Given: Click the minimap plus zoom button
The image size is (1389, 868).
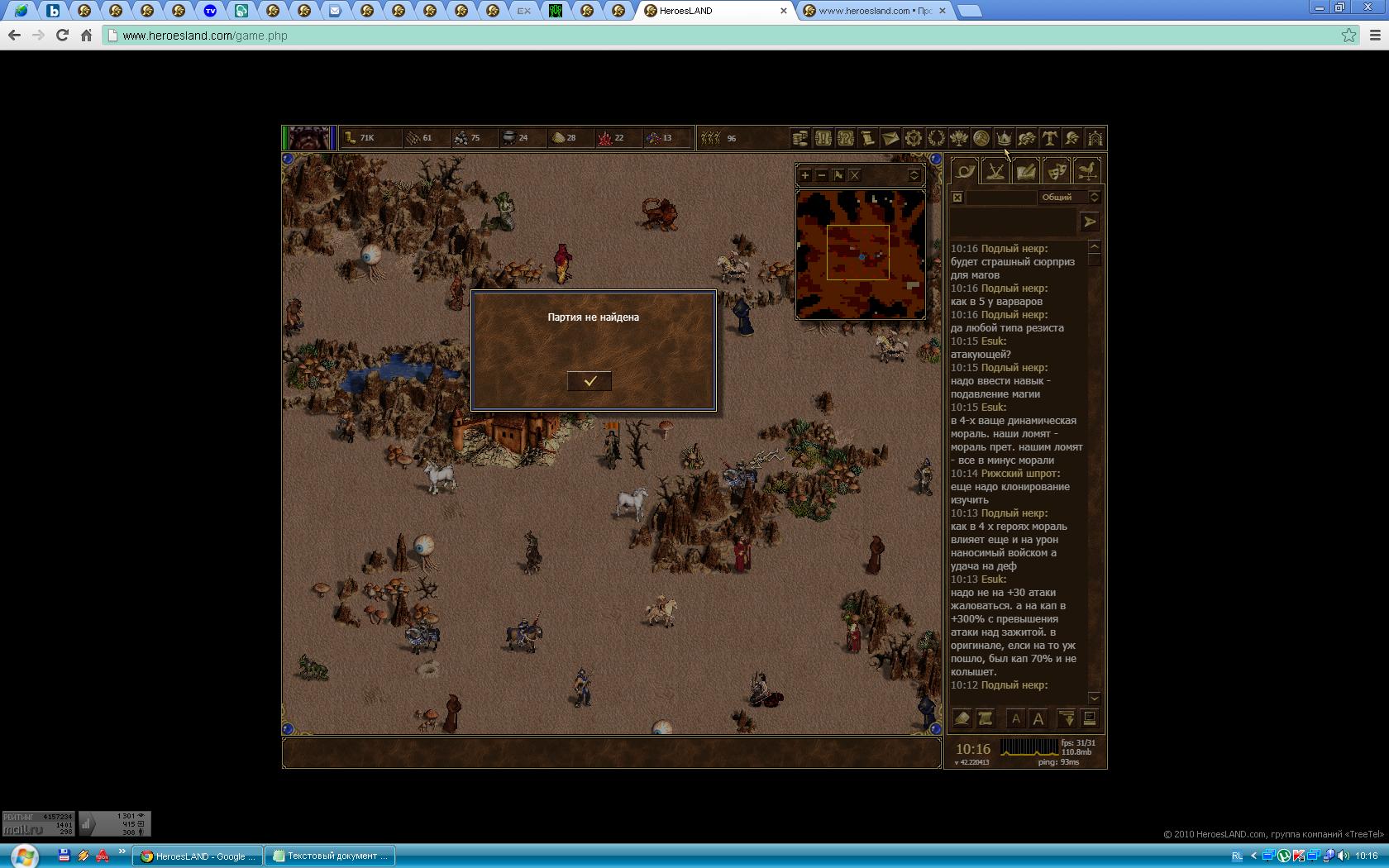Looking at the screenshot, I should (x=805, y=175).
